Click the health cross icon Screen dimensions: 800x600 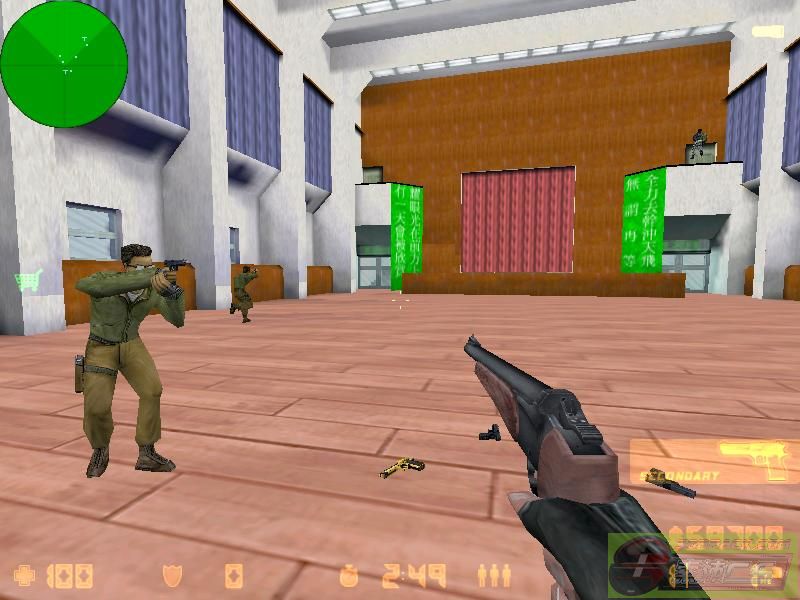point(23,575)
